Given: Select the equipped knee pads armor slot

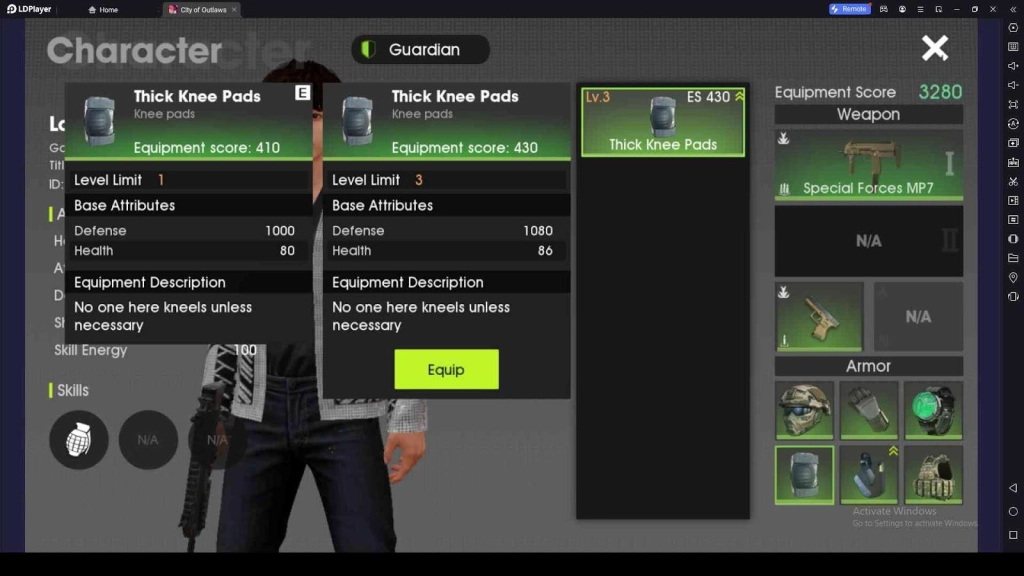Looking at the screenshot, I should (804, 474).
